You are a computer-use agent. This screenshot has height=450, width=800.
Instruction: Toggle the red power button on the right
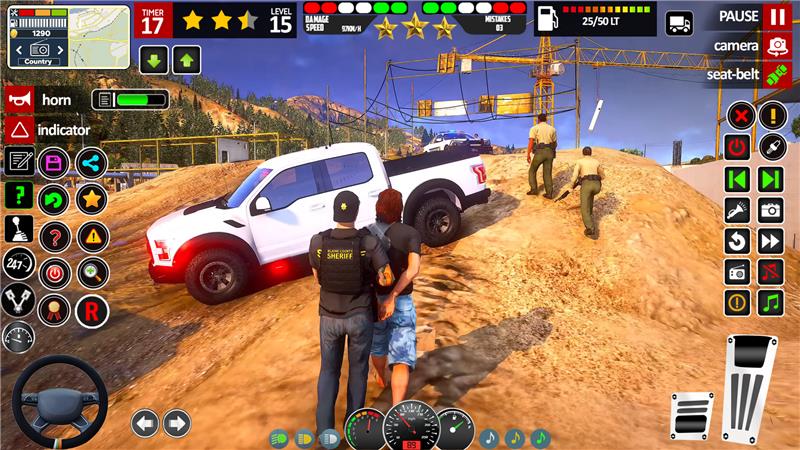(x=738, y=147)
